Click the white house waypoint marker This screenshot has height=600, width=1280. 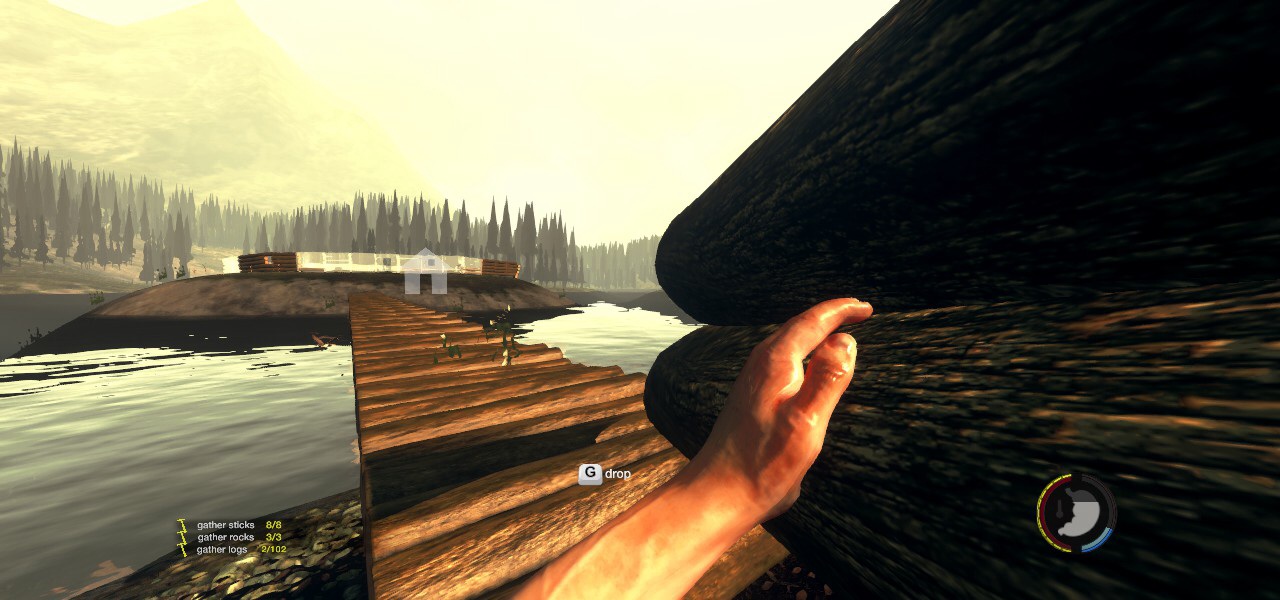click(426, 271)
